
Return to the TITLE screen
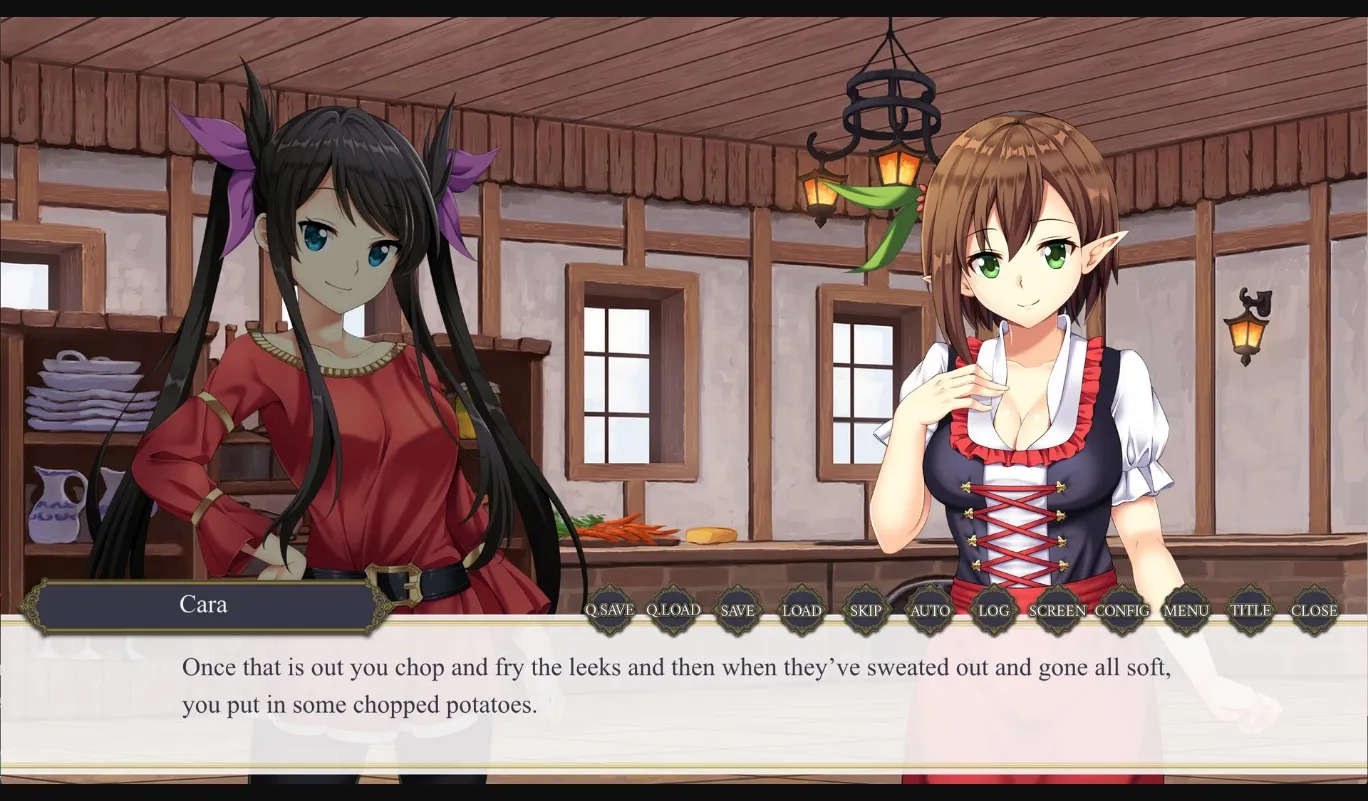(1251, 610)
